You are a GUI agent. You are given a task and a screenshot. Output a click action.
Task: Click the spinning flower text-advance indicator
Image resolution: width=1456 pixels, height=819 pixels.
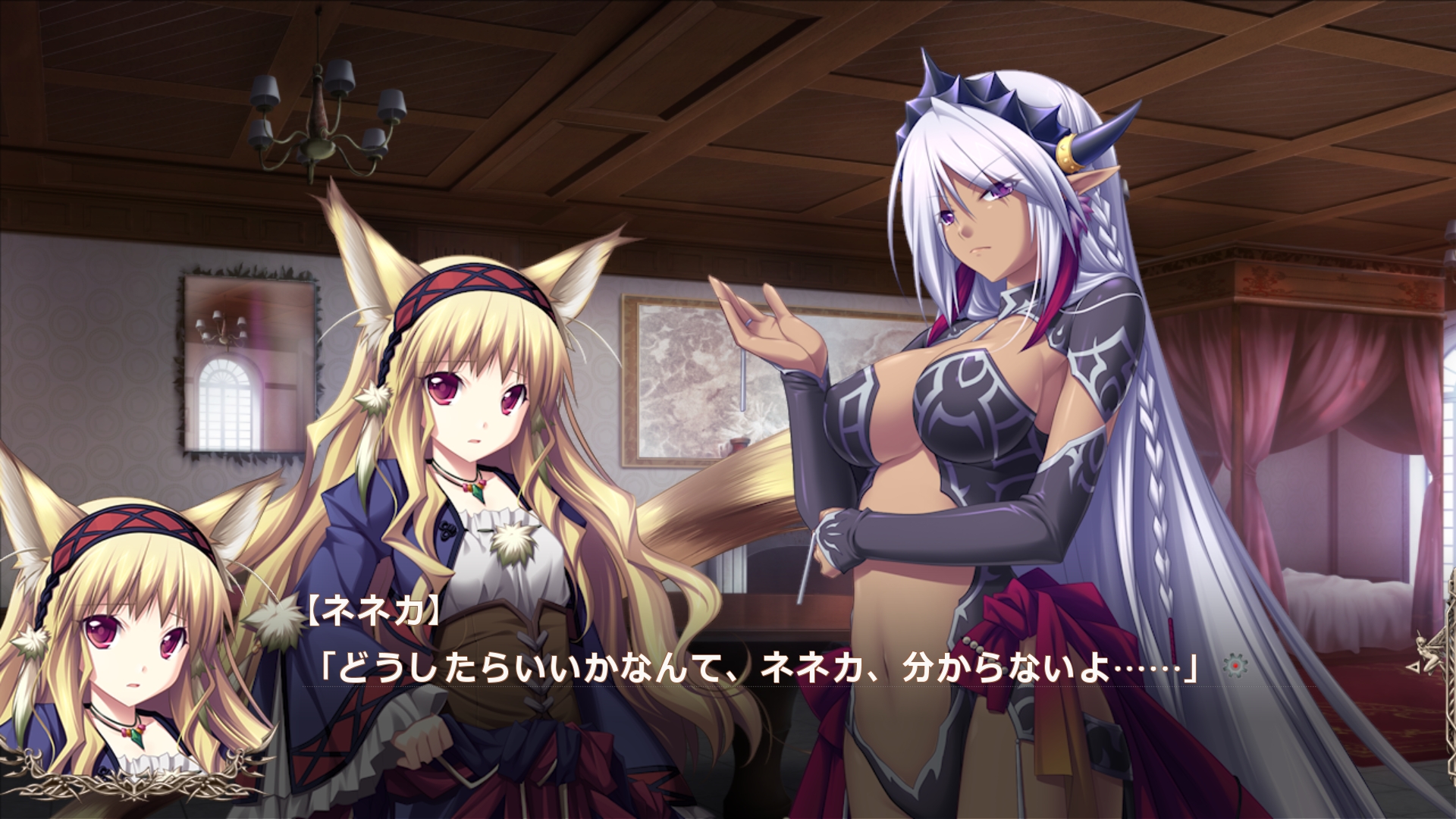[x=1235, y=666]
